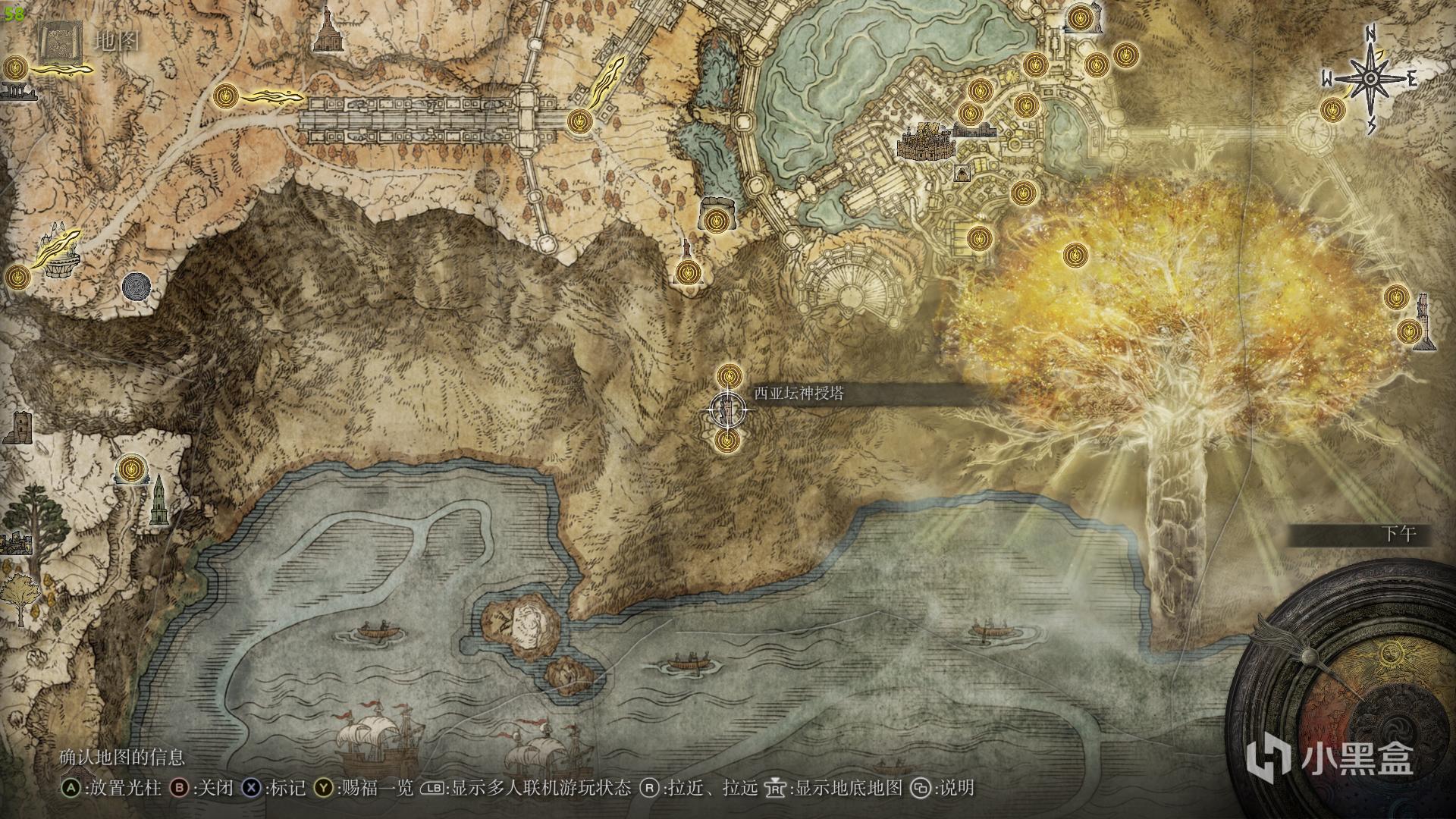Choose the grace marker directly below 西亚坛神授塔 tower

coord(727,440)
